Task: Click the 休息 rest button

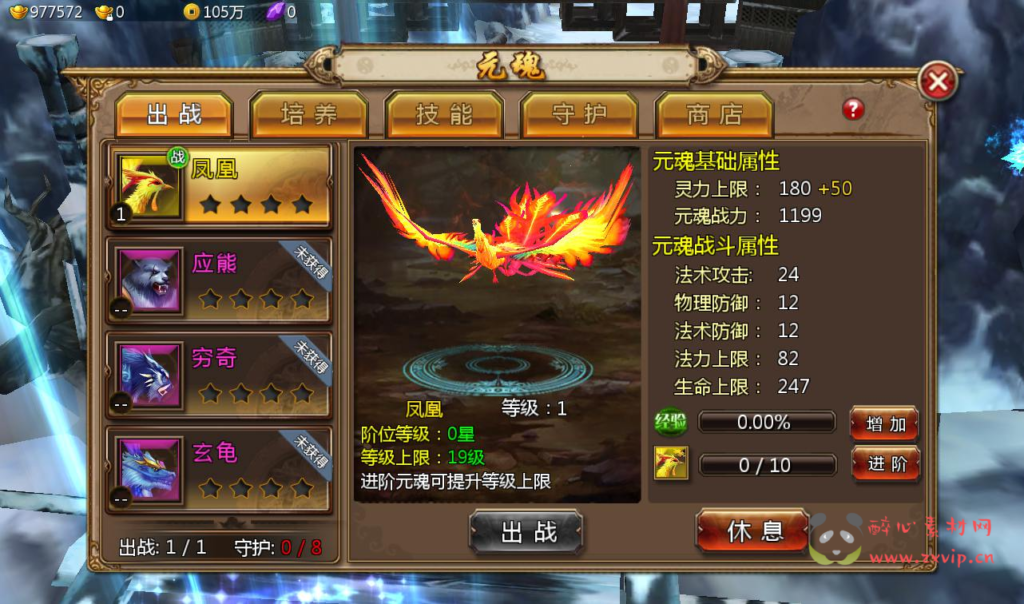Action: point(753,531)
